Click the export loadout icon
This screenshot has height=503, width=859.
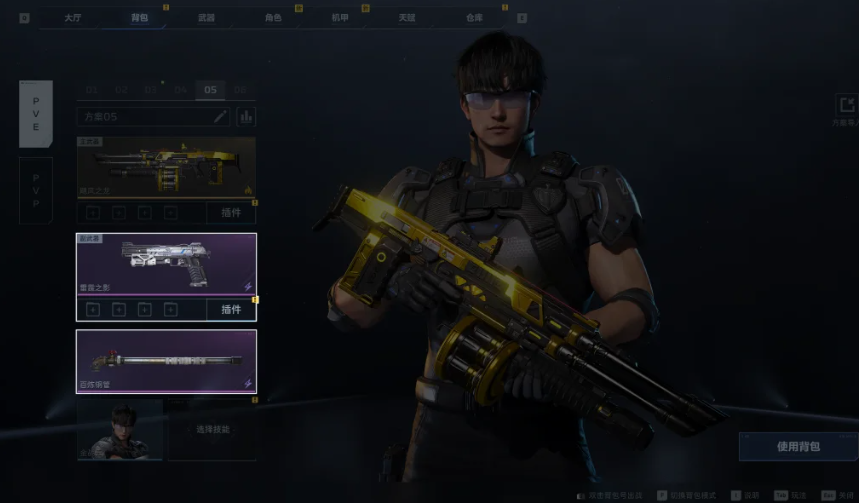coord(846,106)
